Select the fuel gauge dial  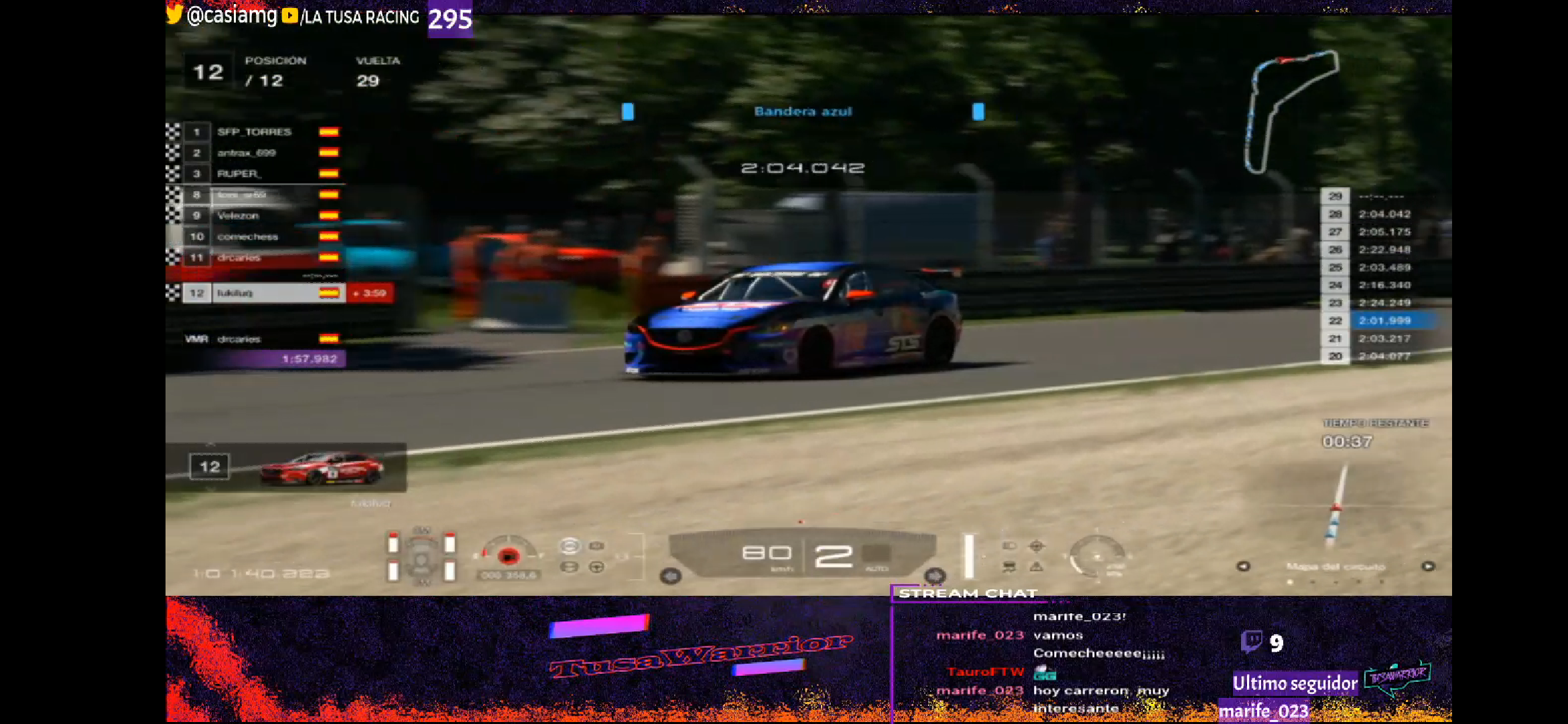(x=509, y=555)
